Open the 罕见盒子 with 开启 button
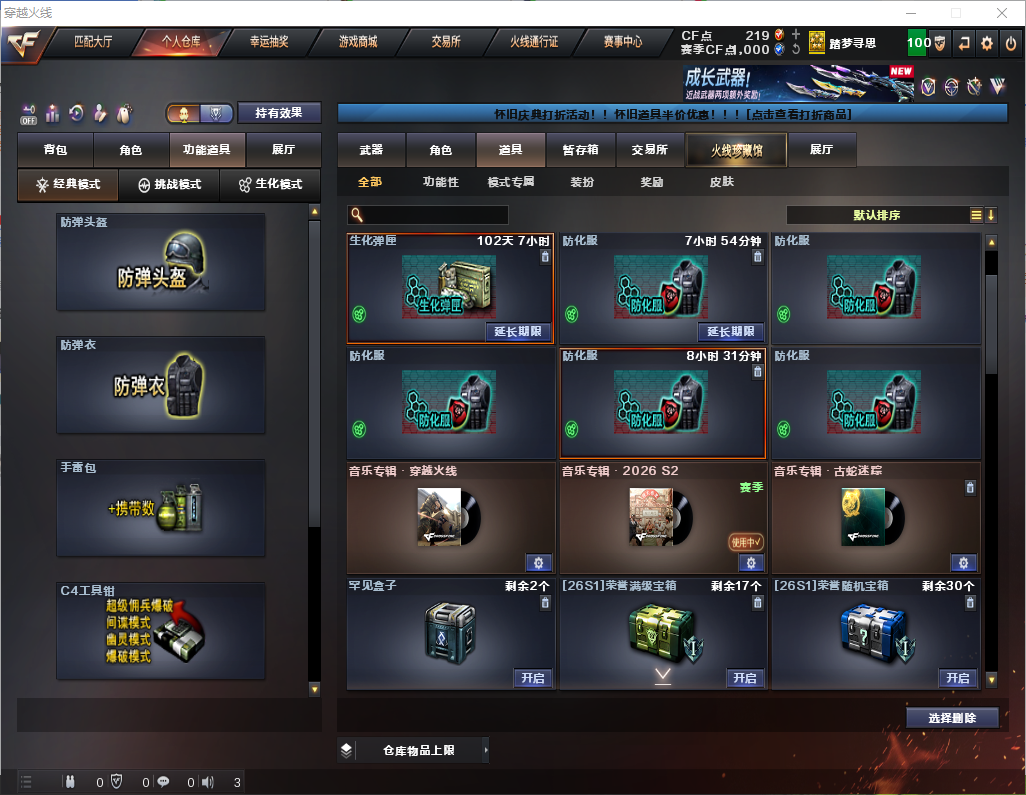The height and width of the screenshot is (795, 1026). (x=532, y=678)
